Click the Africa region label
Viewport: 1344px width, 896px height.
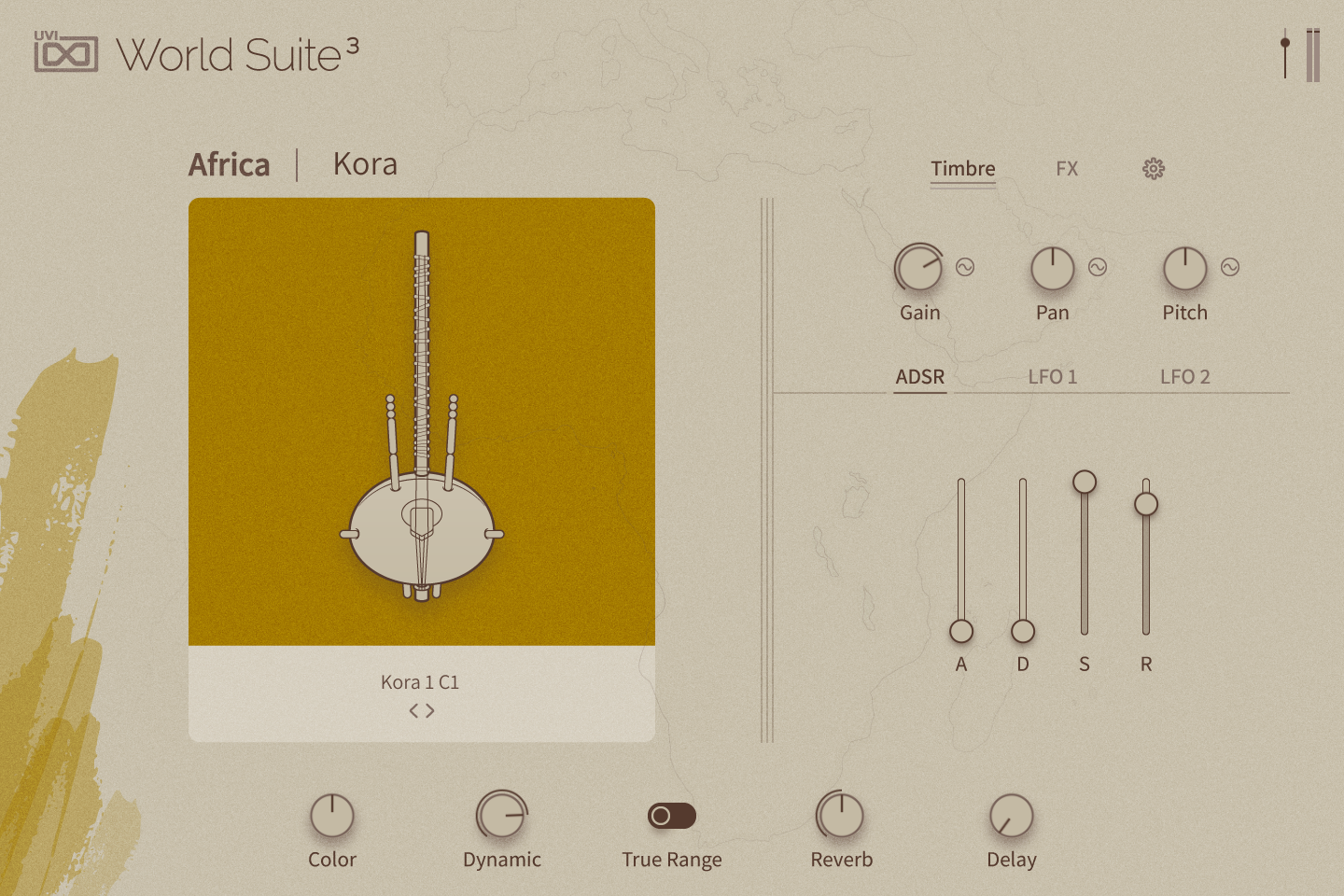point(229,163)
